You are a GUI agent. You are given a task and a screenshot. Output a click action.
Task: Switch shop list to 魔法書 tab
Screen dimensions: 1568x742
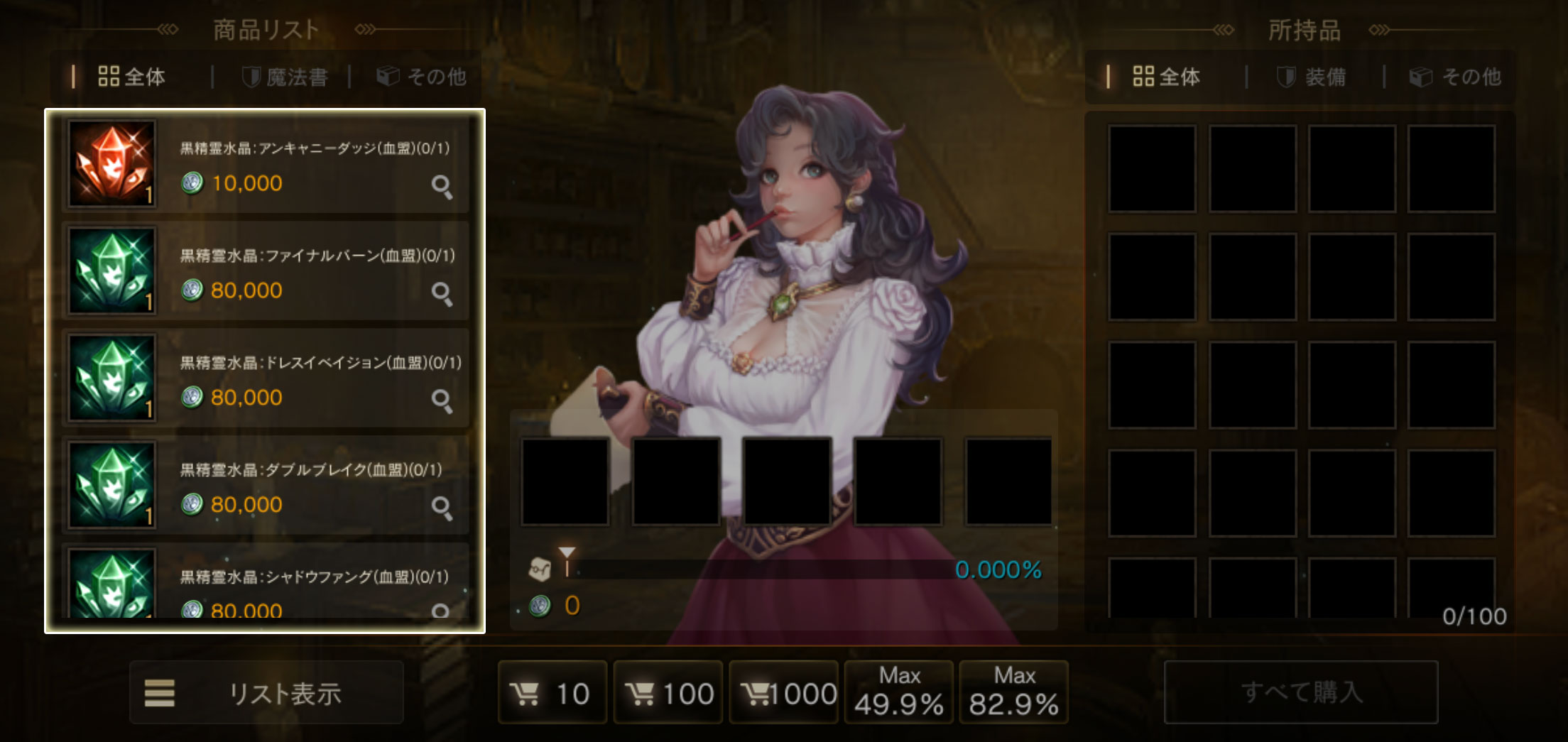coord(285,77)
